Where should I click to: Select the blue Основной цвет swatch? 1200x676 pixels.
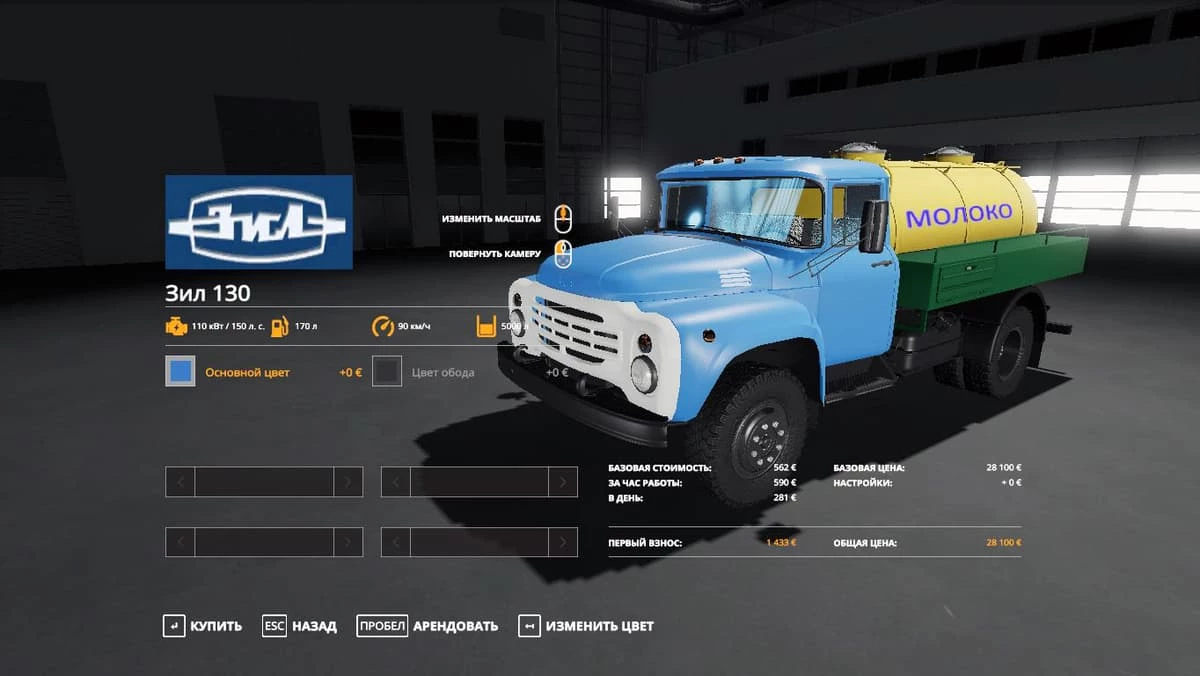click(x=180, y=372)
